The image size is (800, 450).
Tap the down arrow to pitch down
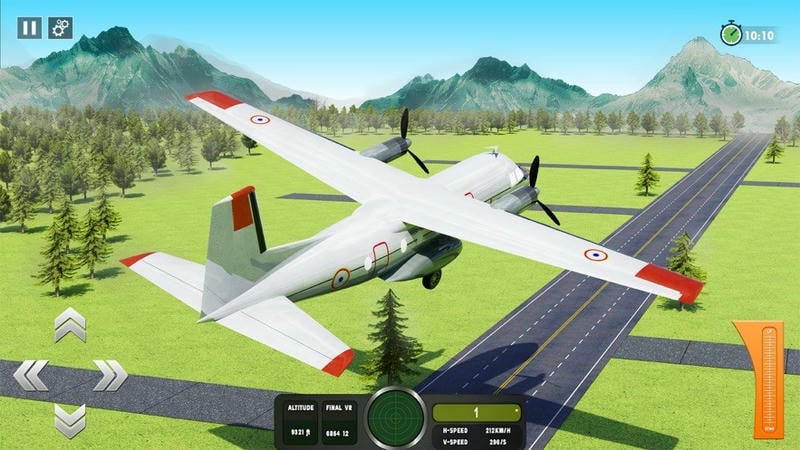point(70,420)
